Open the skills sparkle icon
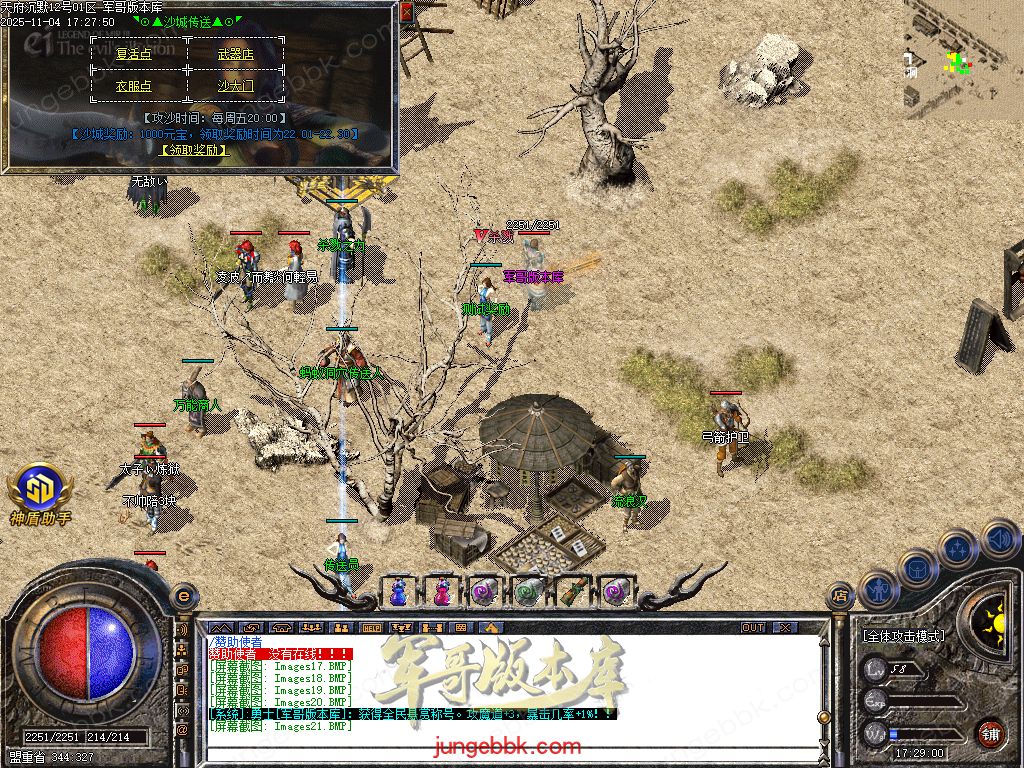Screen dimensions: 1024x768 pyautogui.click(x=957, y=548)
